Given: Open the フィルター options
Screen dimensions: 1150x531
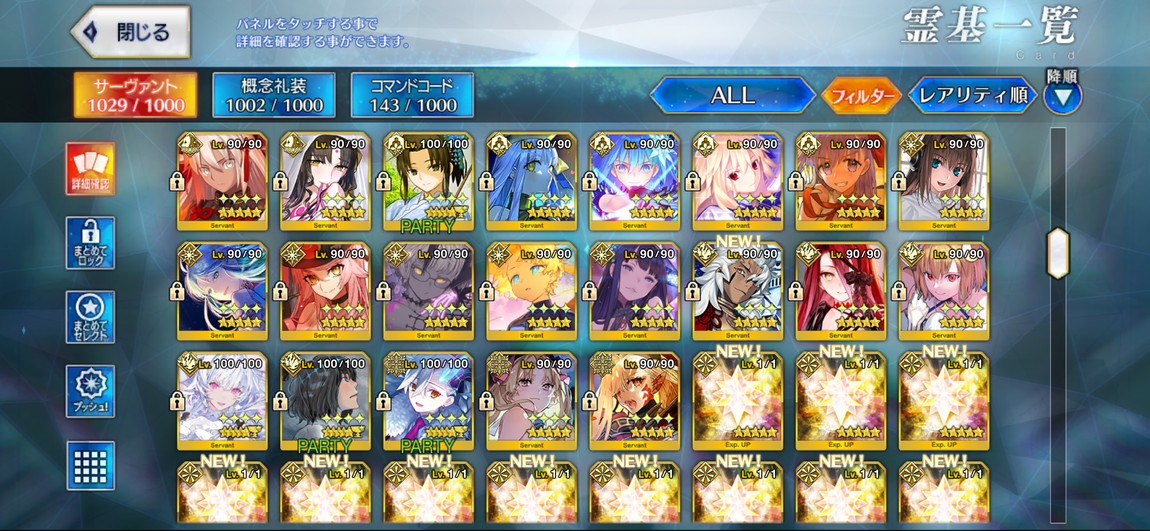Looking at the screenshot, I should (861, 96).
